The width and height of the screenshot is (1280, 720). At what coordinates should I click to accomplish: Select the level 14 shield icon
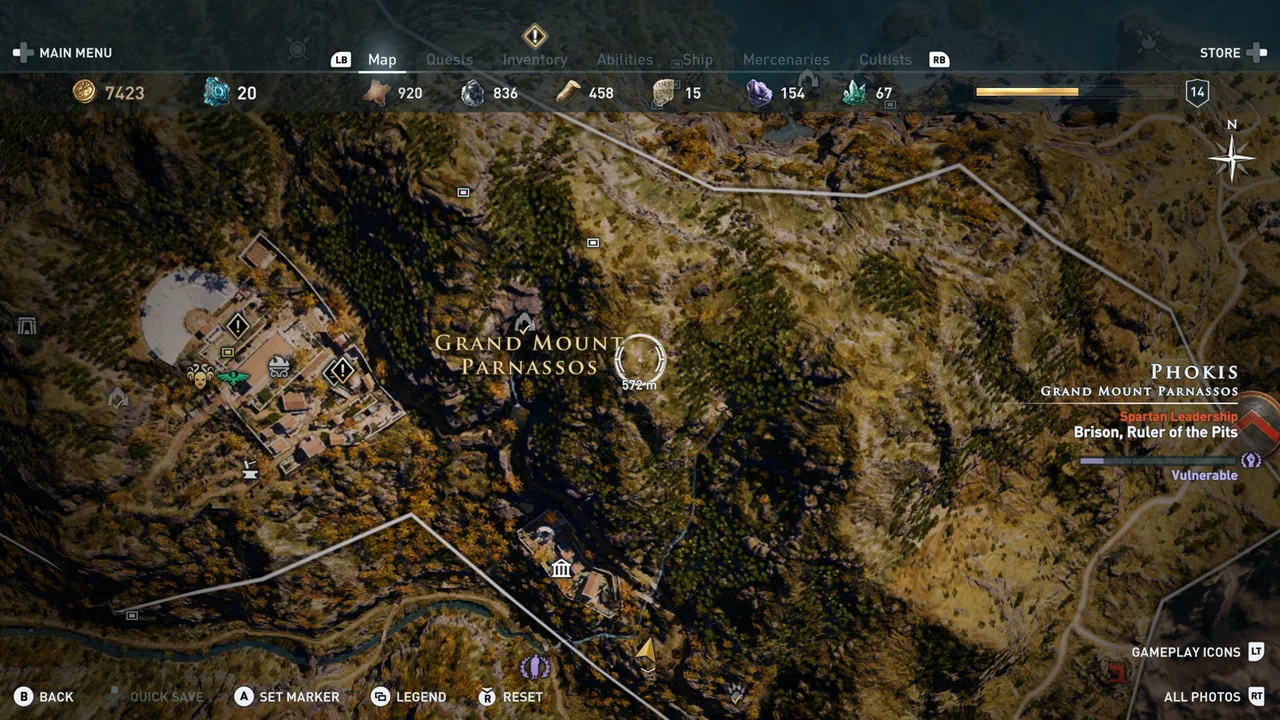tap(1196, 91)
